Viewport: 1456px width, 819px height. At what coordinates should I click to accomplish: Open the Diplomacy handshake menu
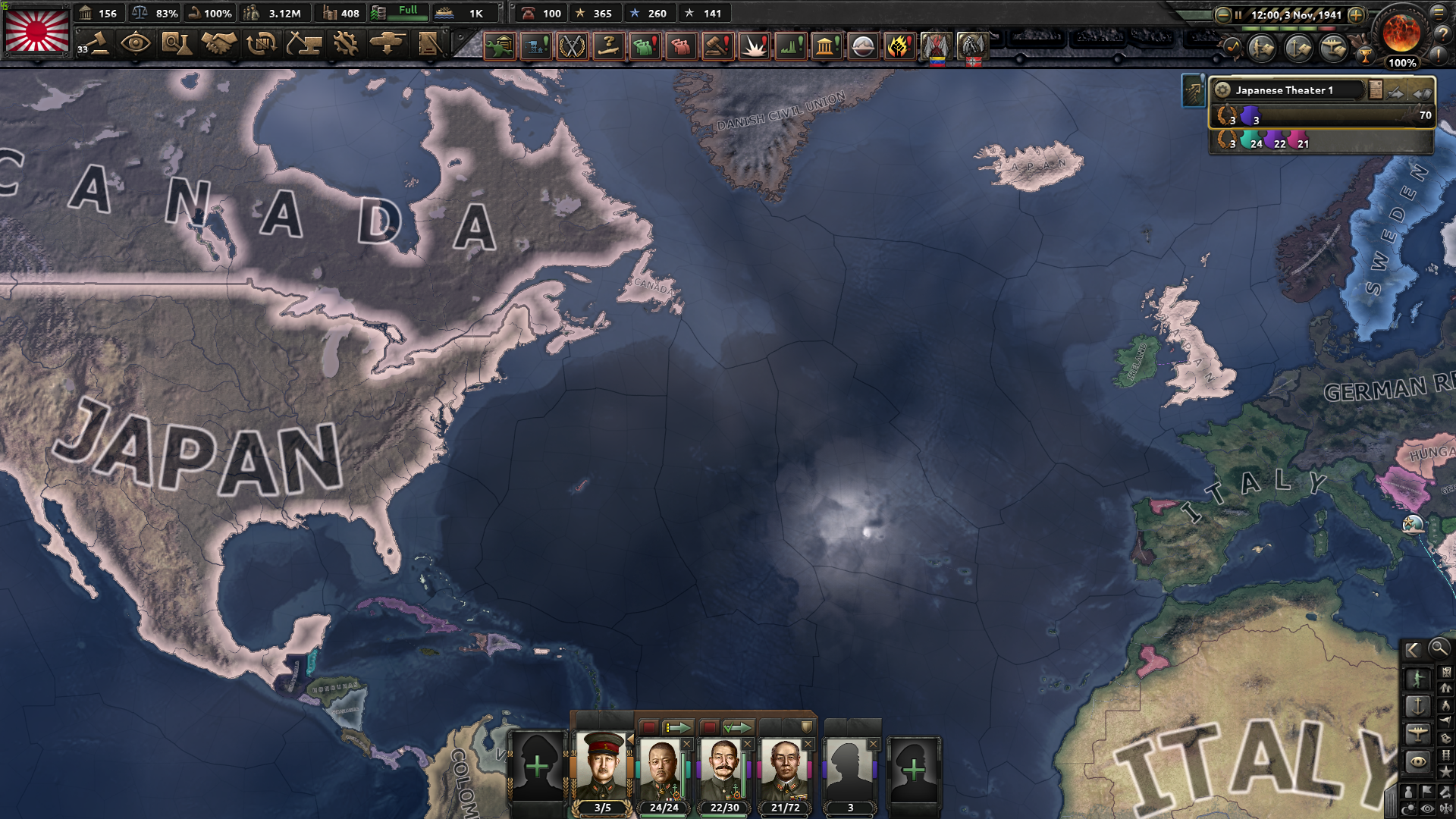[x=219, y=45]
